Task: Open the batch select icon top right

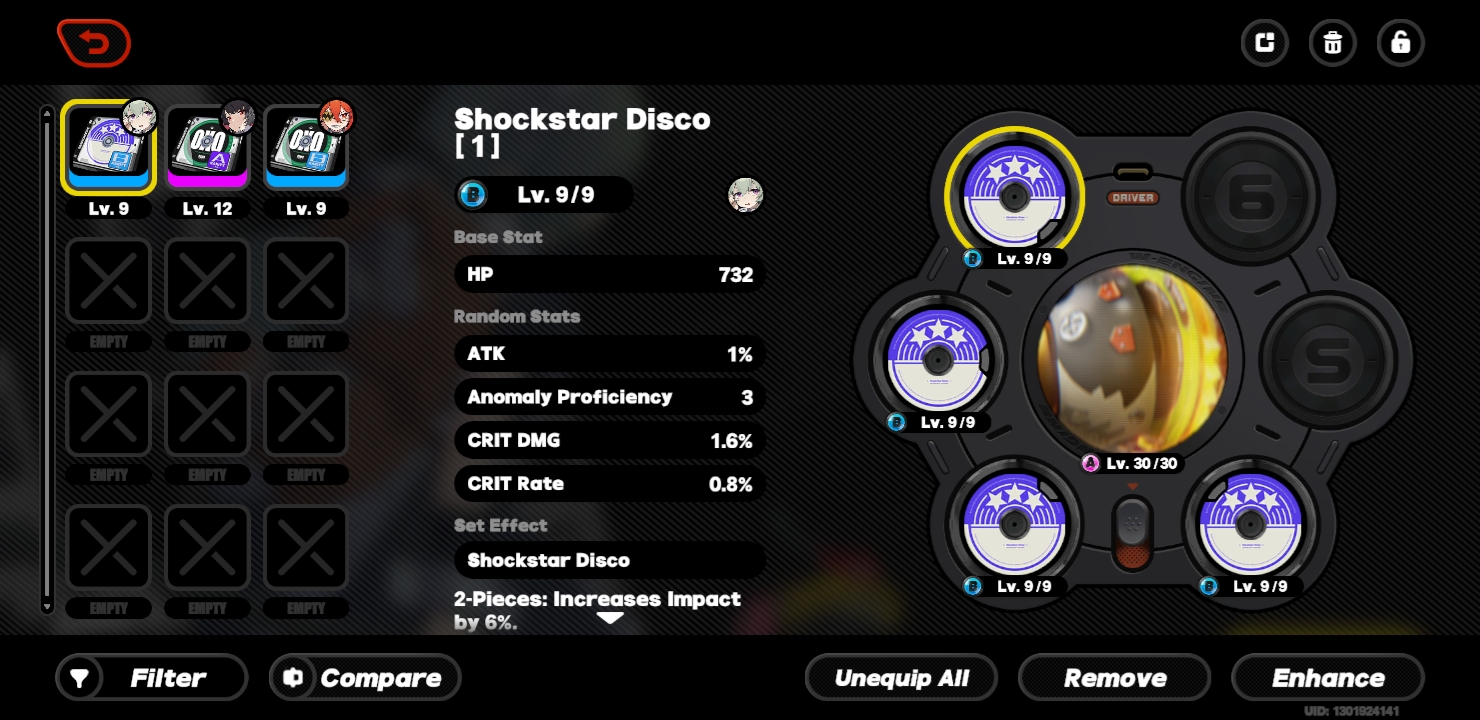Action: point(1264,43)
